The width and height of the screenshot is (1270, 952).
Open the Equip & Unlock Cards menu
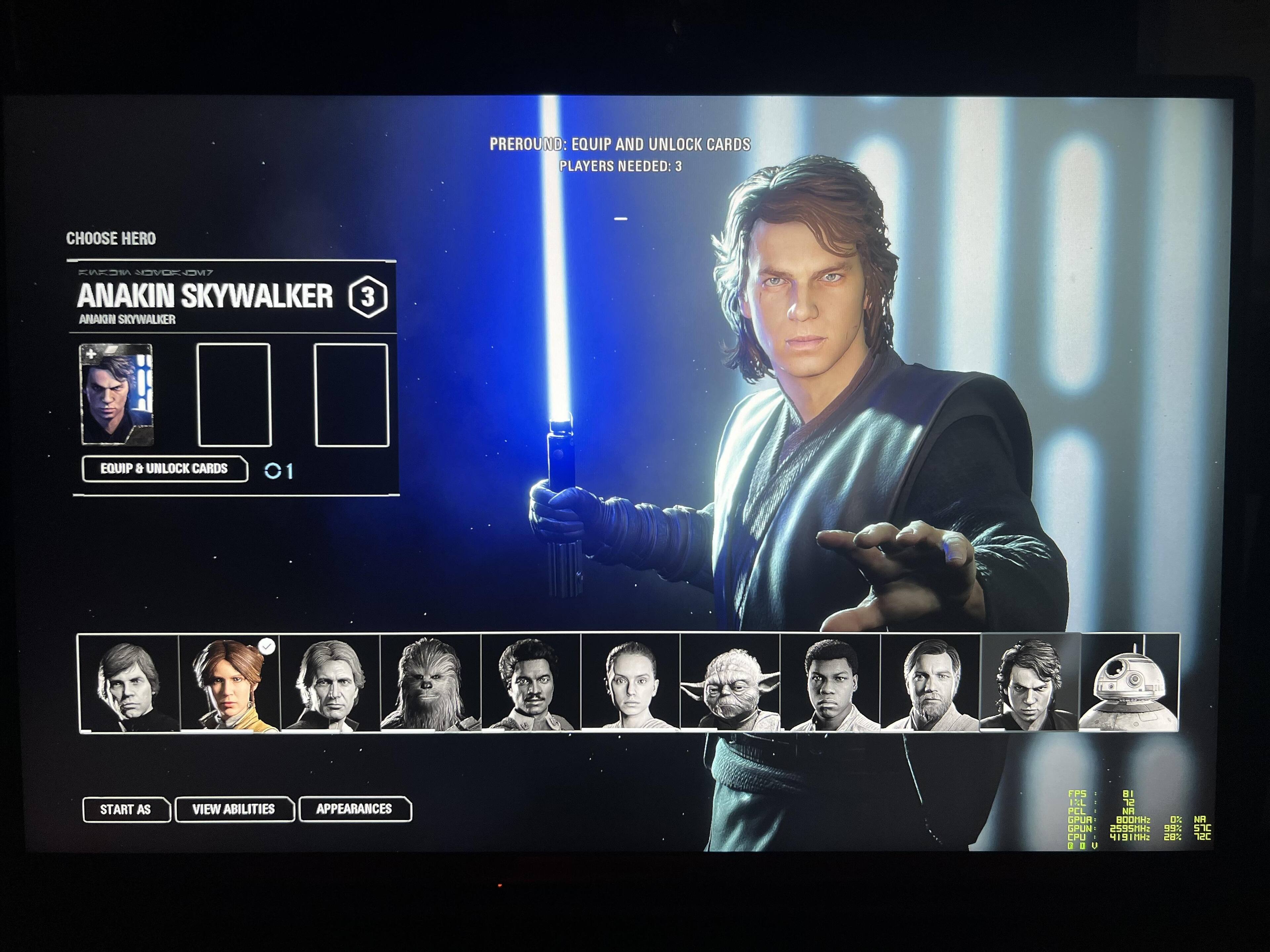165,469
